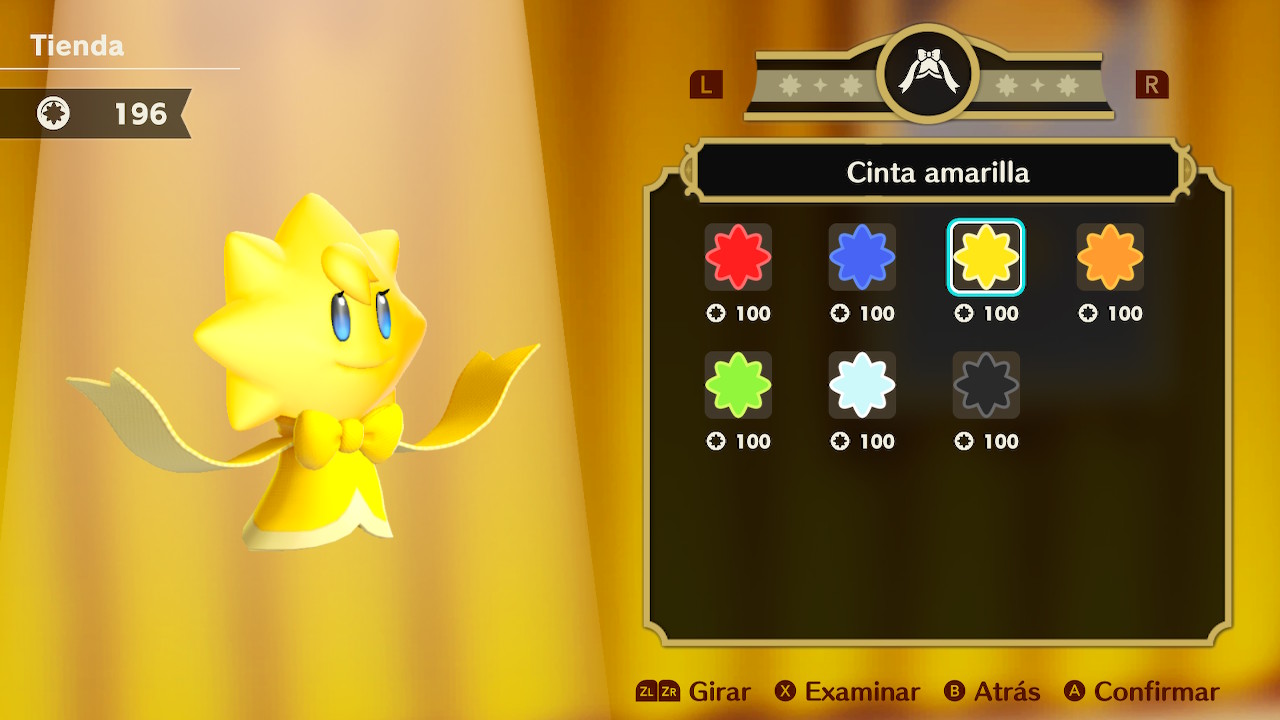The width and height of the screenshot is (1280, 720).
Task: Choose the blue ribbon swatch
Action: [x=862, y=257]
